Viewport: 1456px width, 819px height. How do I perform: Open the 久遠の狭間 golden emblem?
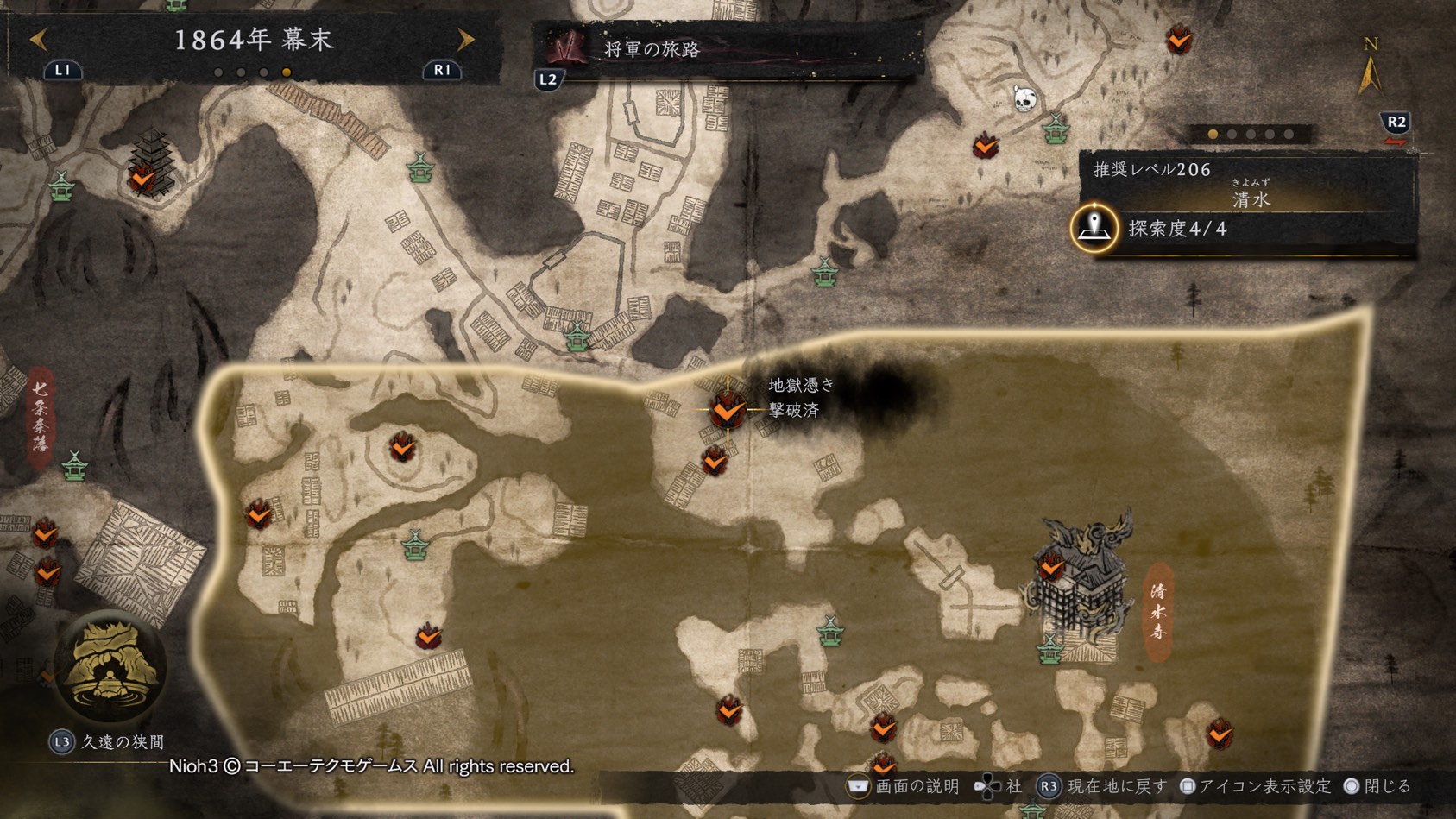point(110,665)
